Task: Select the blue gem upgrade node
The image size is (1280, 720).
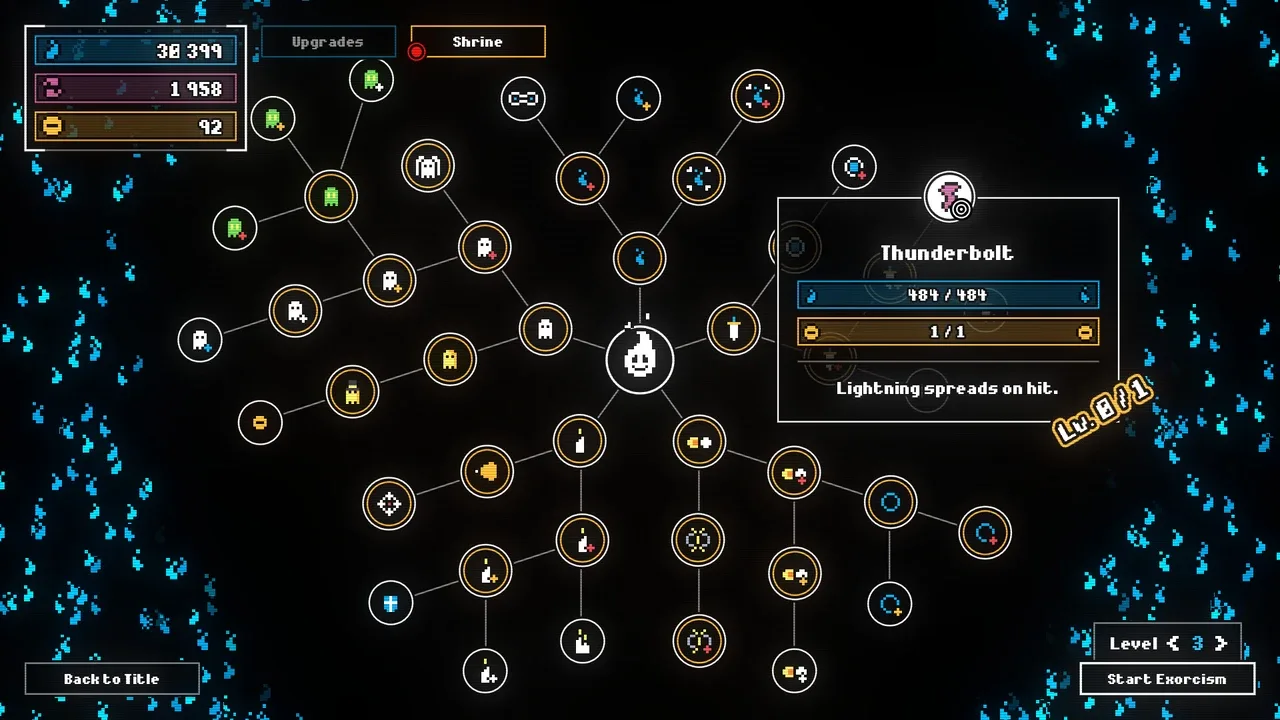Action: pyautogui.click(x=854, y=167)
